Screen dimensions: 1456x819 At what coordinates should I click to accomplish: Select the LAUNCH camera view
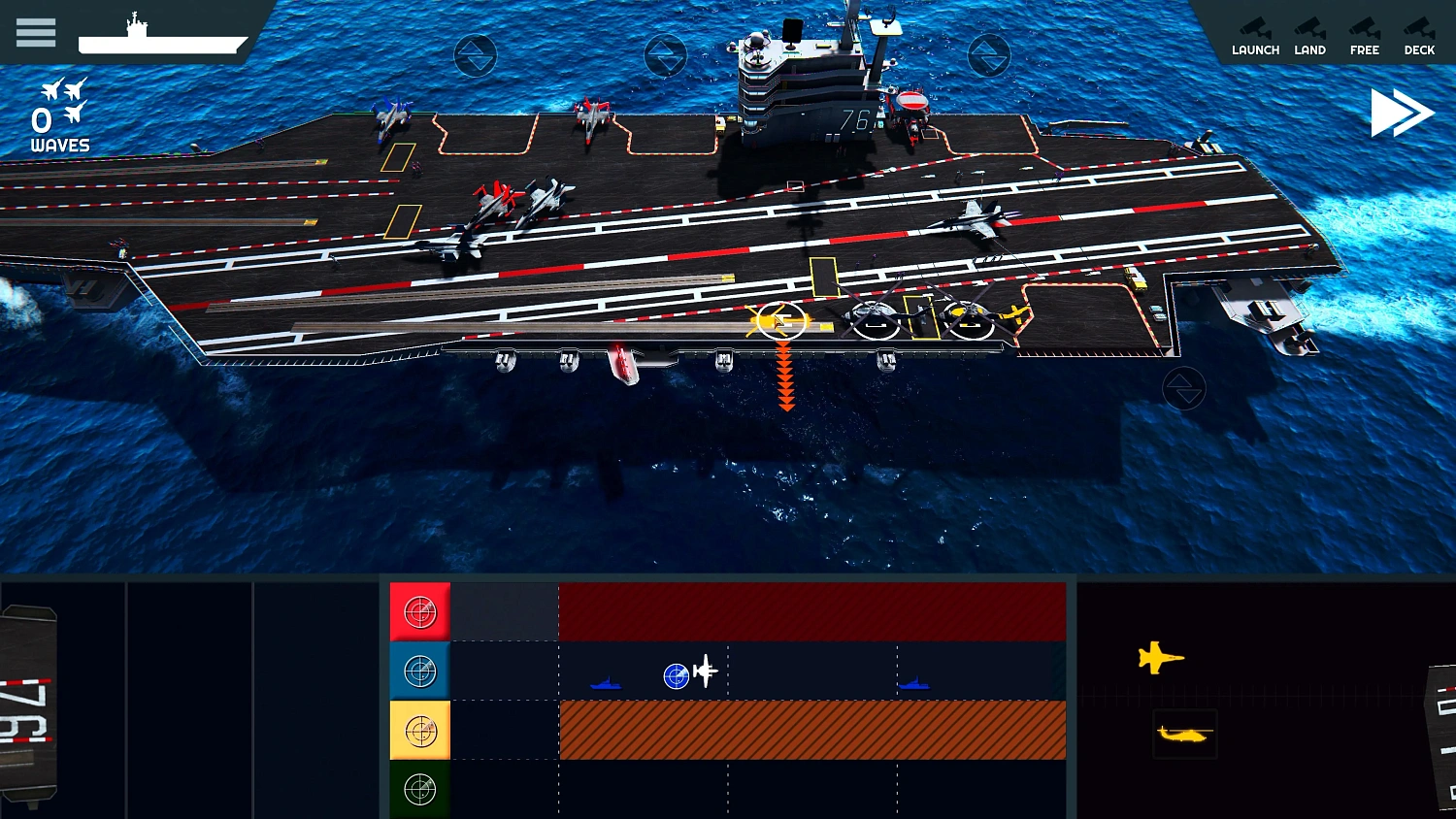(1255, 36)
